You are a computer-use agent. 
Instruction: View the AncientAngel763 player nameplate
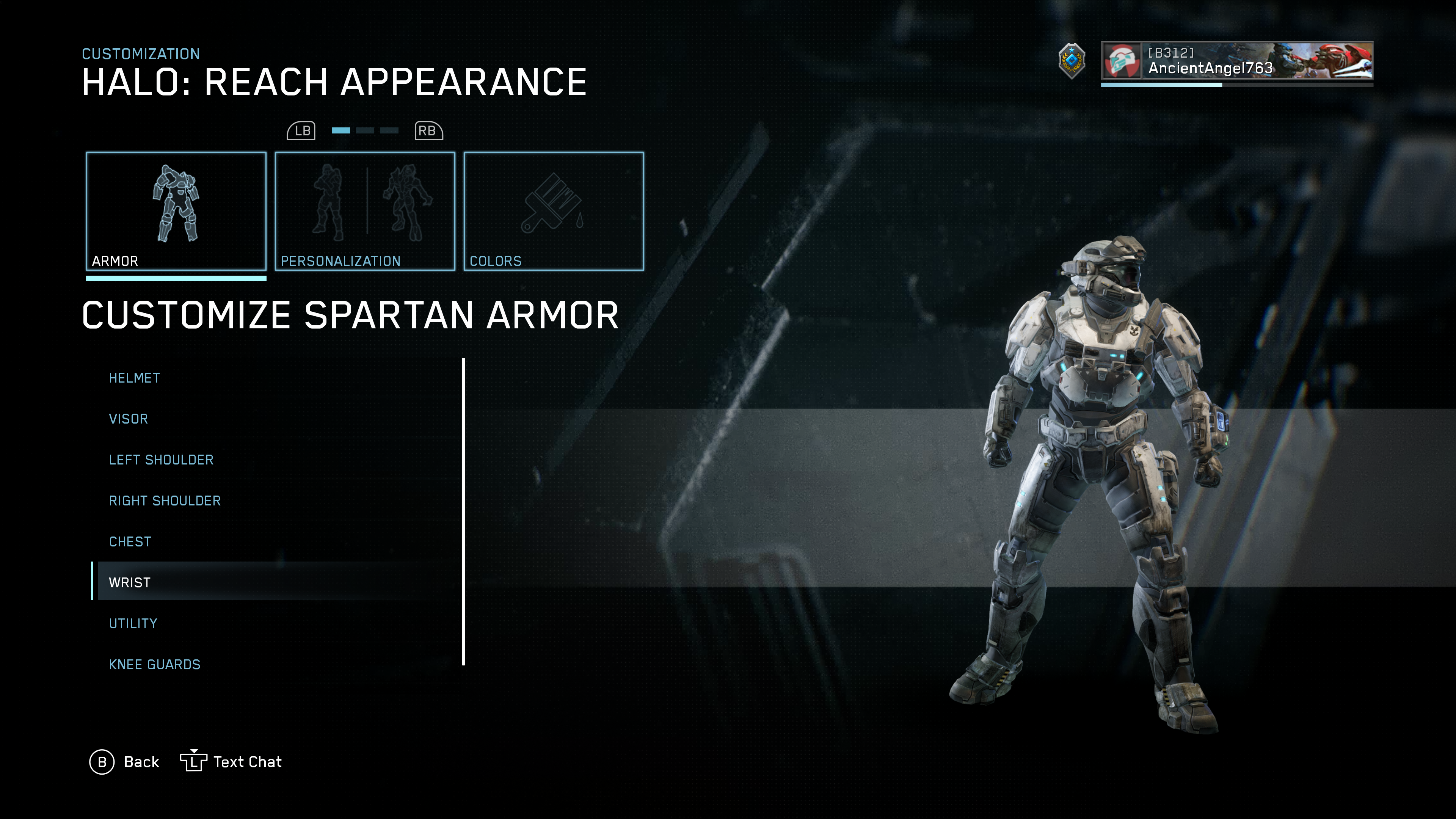tap(1237, 61)
